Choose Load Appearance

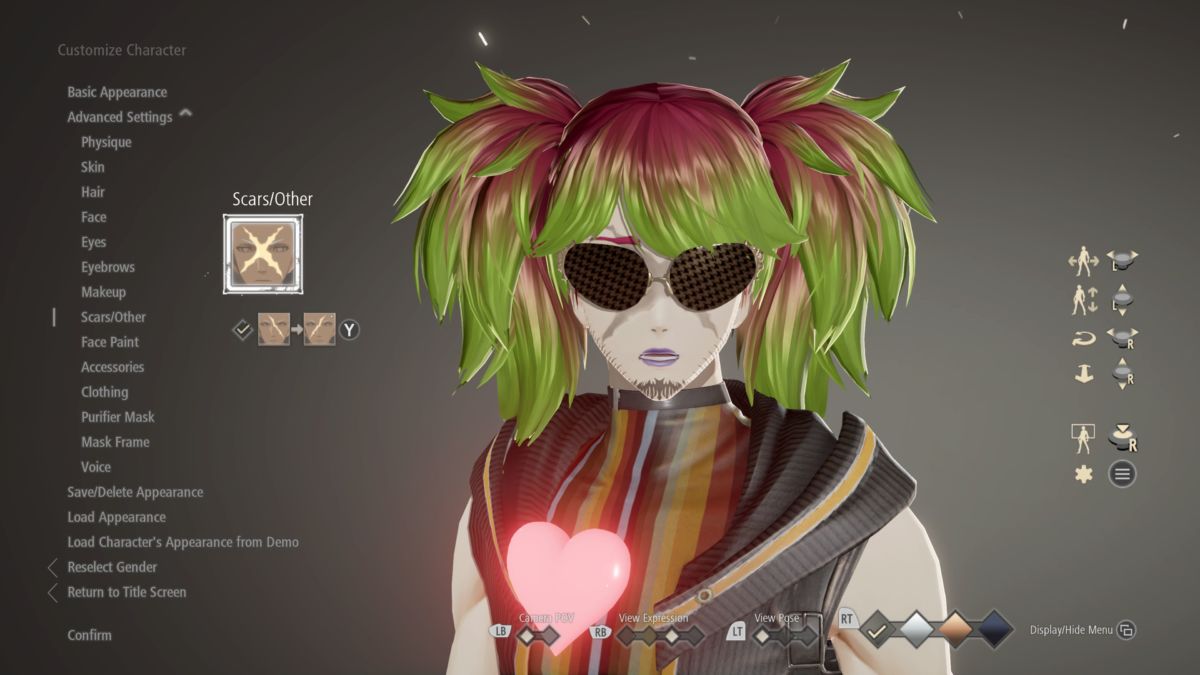click(117, 517)
